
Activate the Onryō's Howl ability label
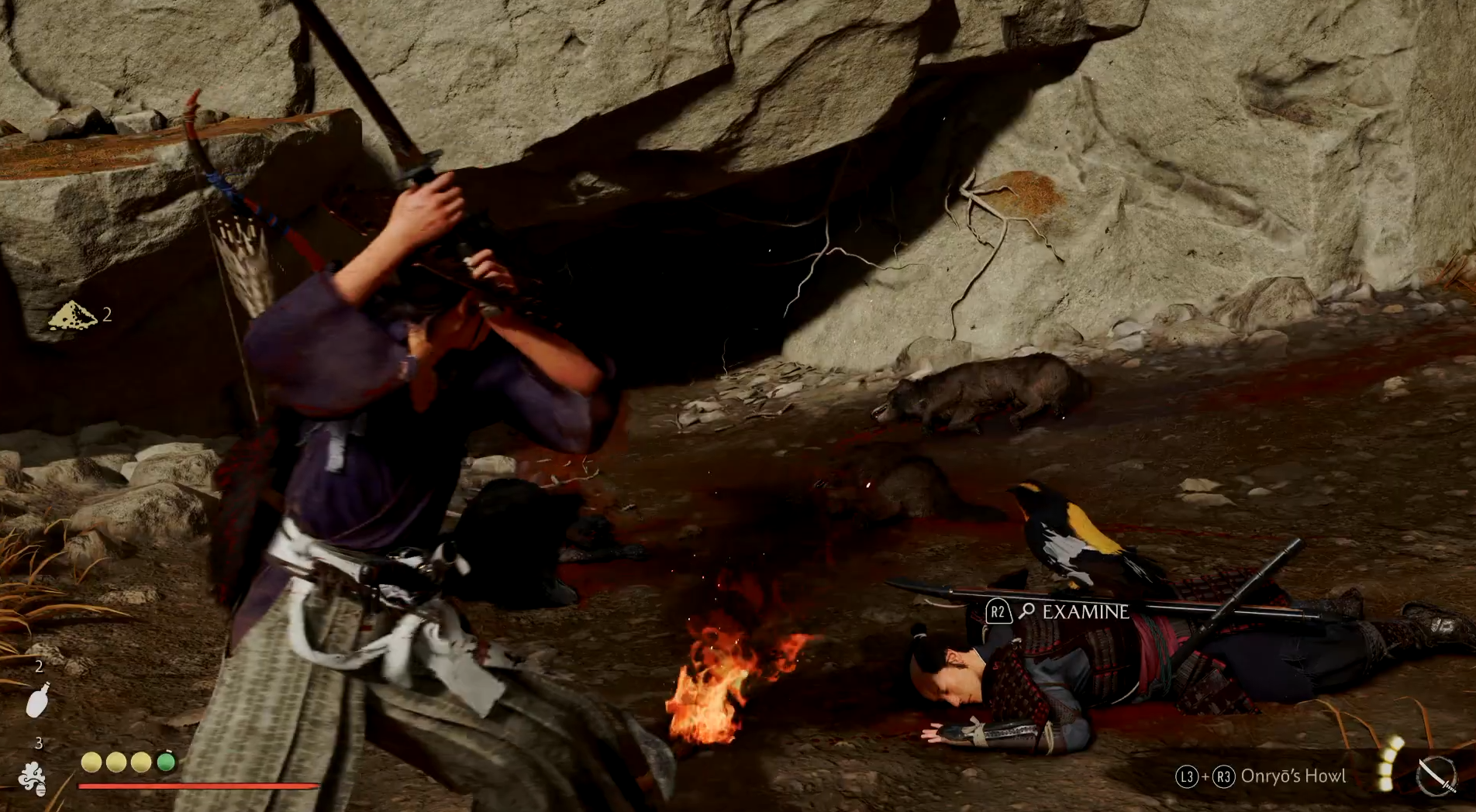pyautogui.click(x=1292, y=776)
